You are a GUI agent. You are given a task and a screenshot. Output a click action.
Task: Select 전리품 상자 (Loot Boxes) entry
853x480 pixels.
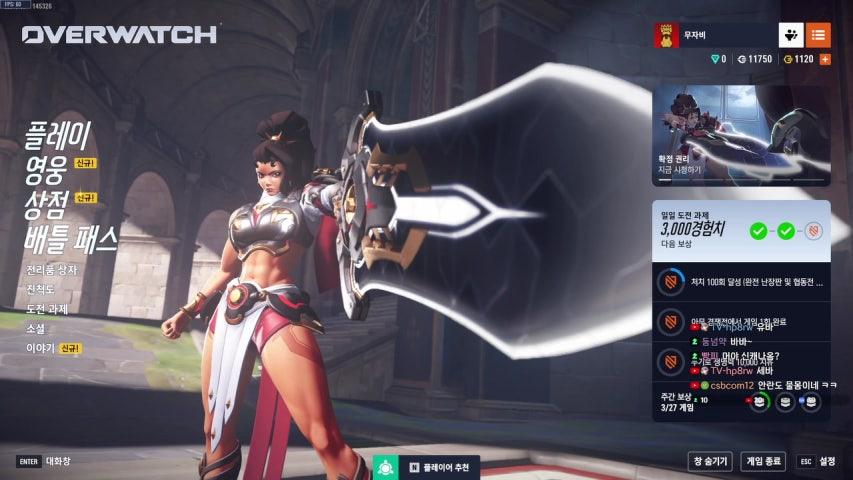[51, 270]
